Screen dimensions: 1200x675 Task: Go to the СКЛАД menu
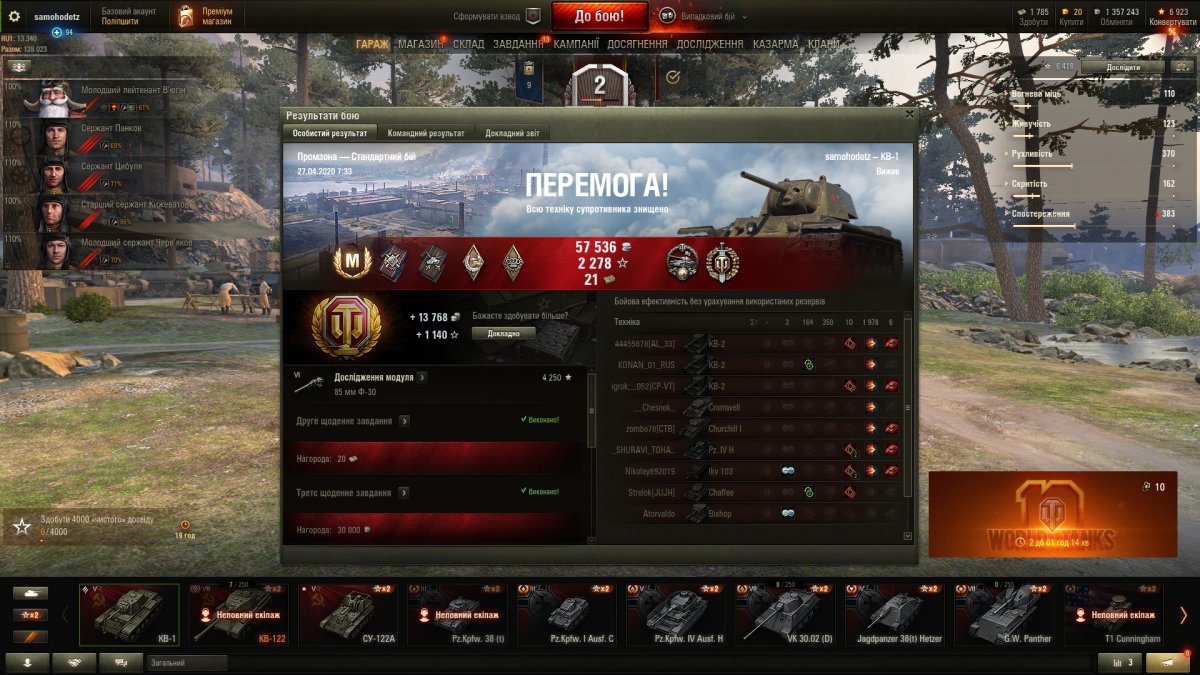(x=469, y=45)
